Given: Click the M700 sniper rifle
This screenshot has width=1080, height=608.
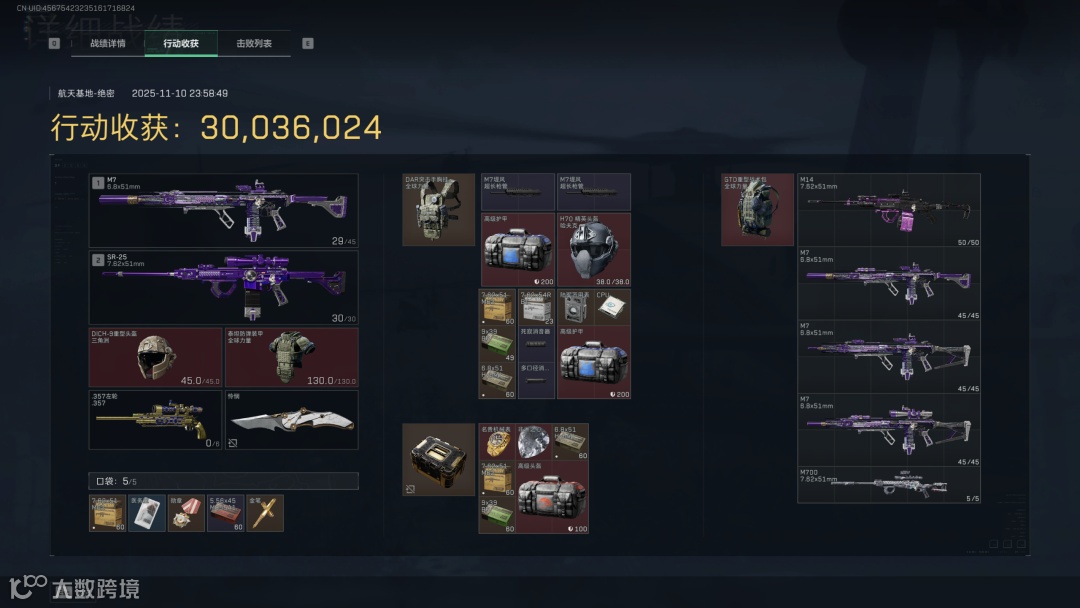Looking at the screenshot, I should [x=888, y=485].
